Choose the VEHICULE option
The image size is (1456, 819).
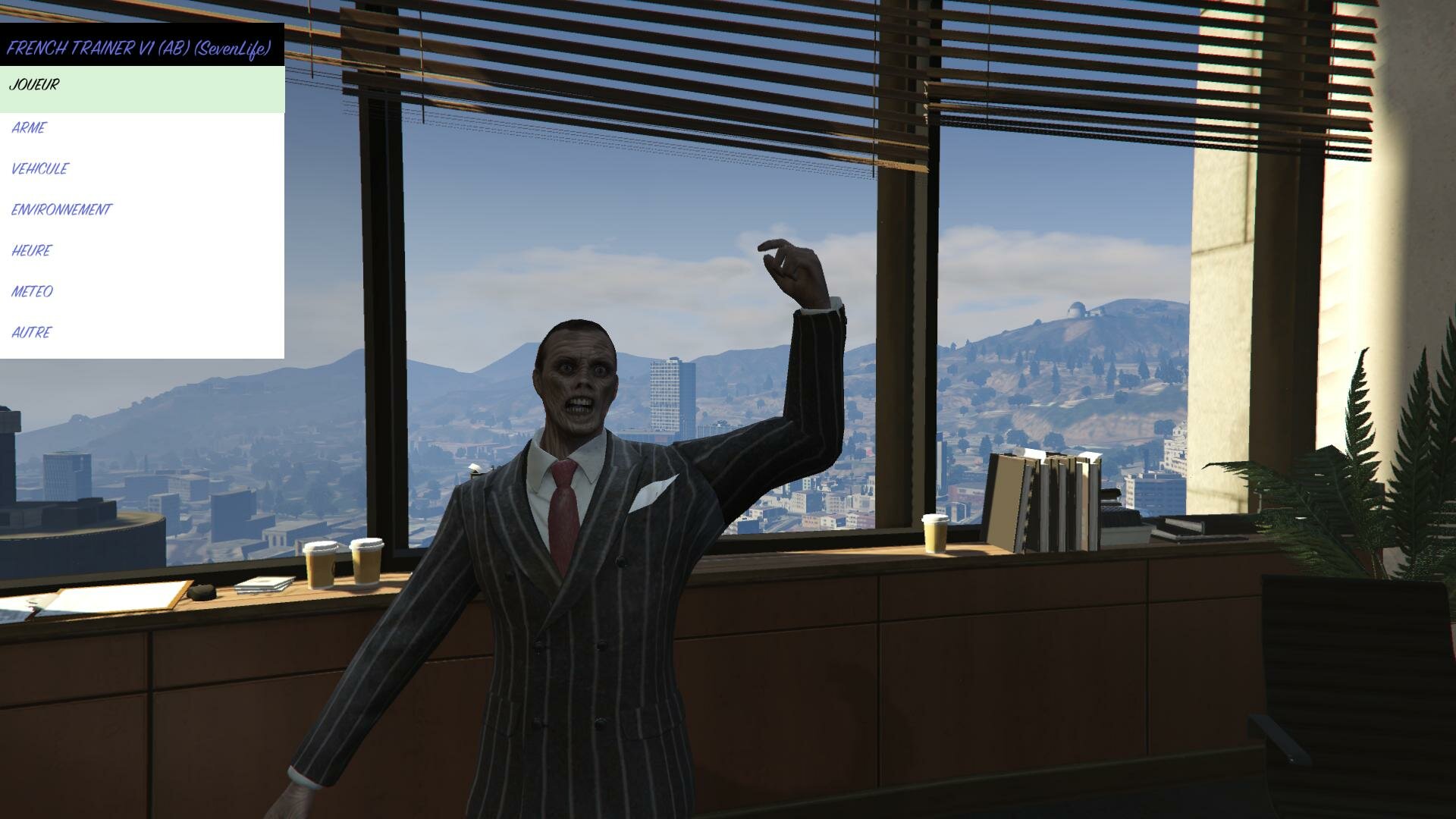tap(40, 169)
